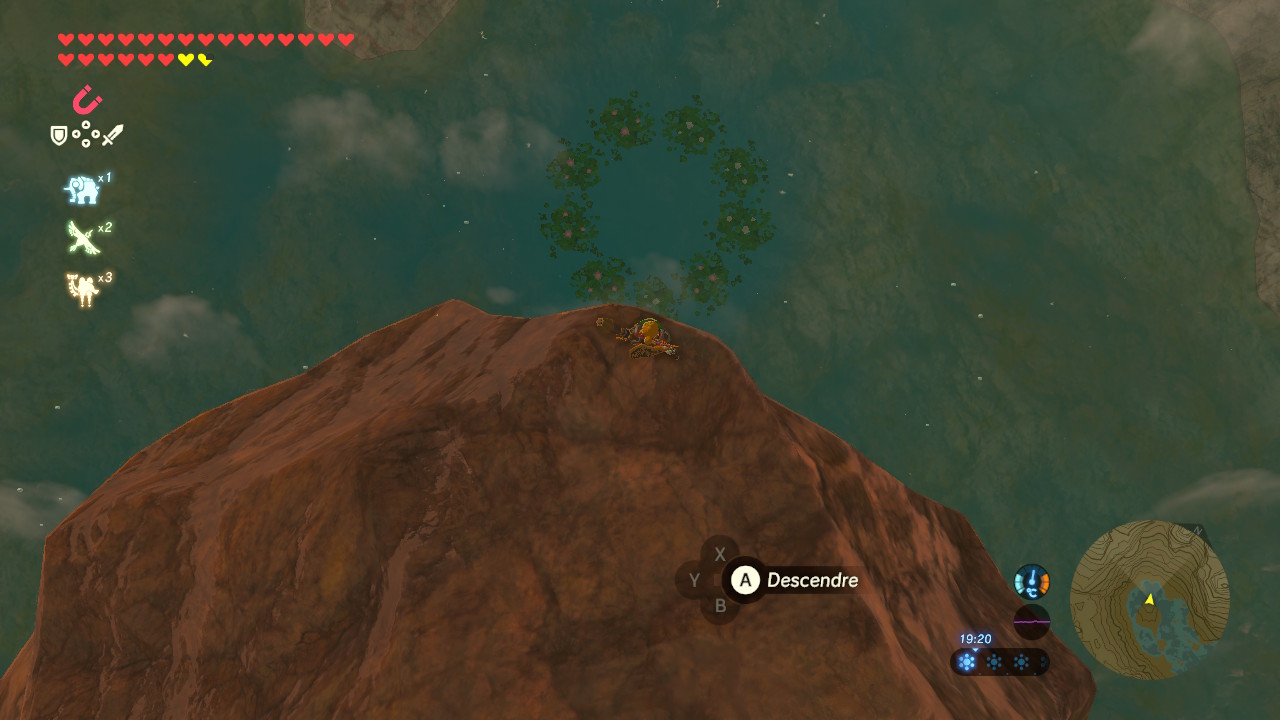Select the red Magnesis rune icon
1280x720 pixels.
click(87, 100)
